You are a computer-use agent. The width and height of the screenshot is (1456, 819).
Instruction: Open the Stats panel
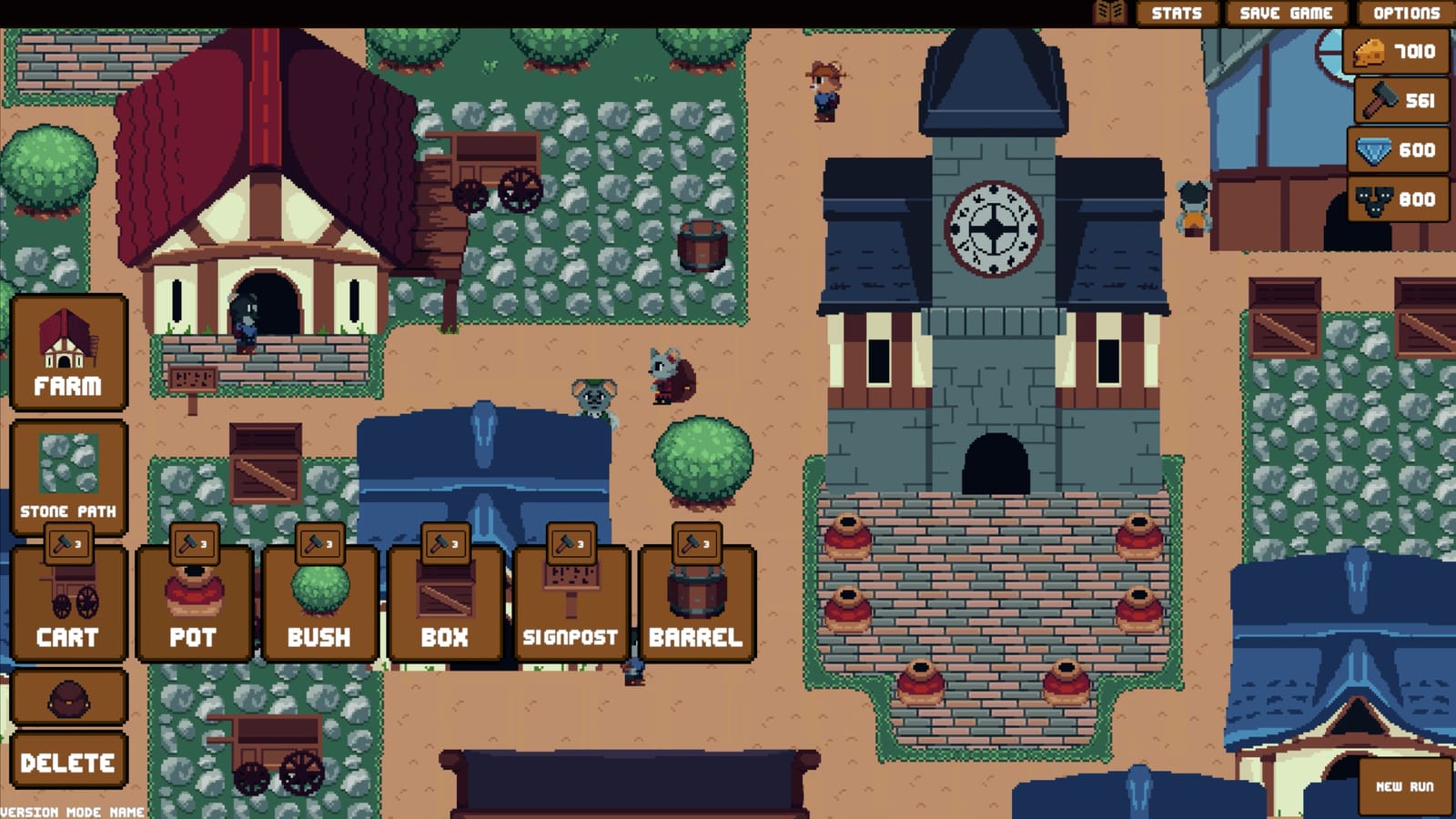pyautogui.click(x=1177, y=13)
